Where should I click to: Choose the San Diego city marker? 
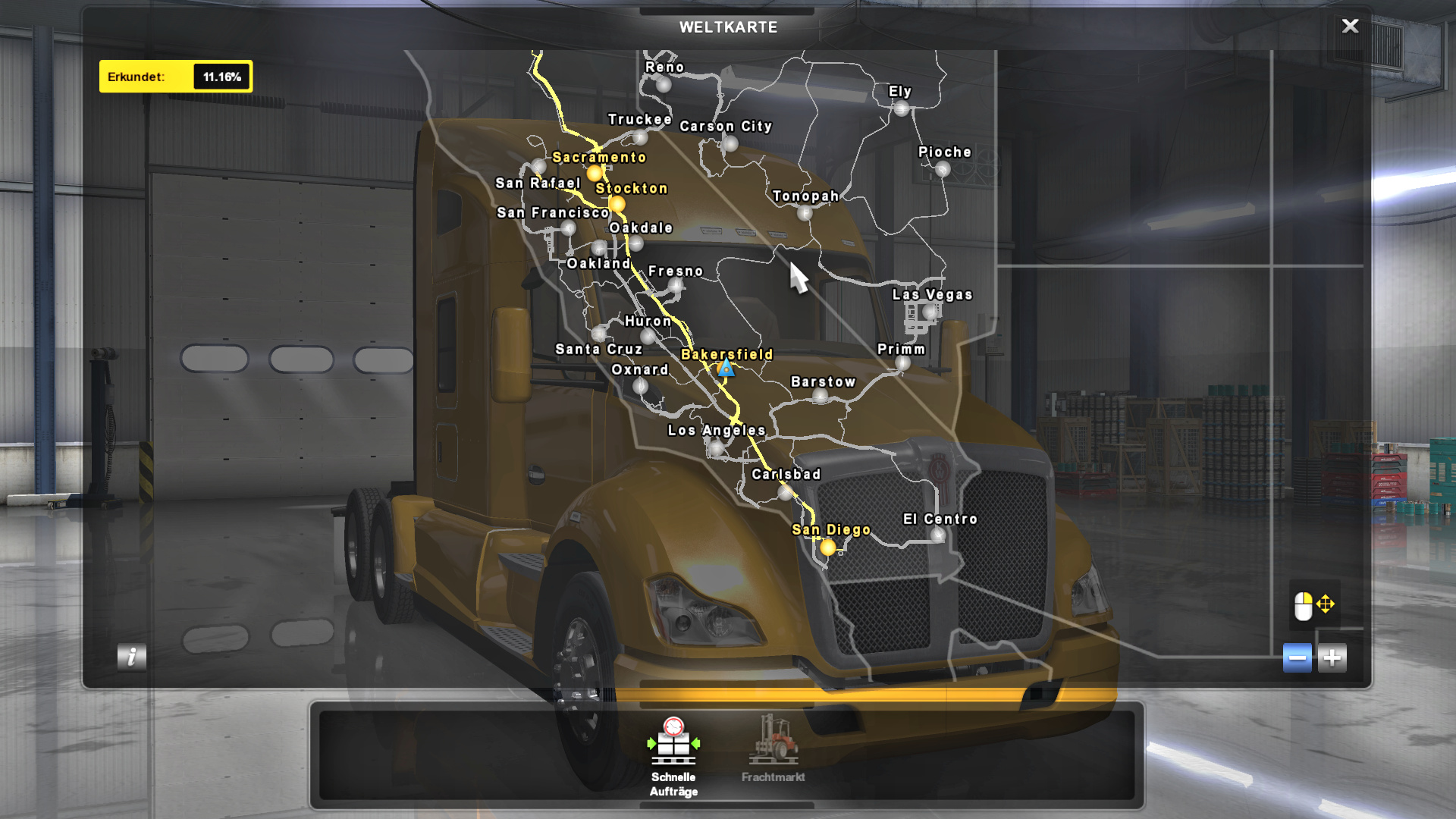[828, 547]
